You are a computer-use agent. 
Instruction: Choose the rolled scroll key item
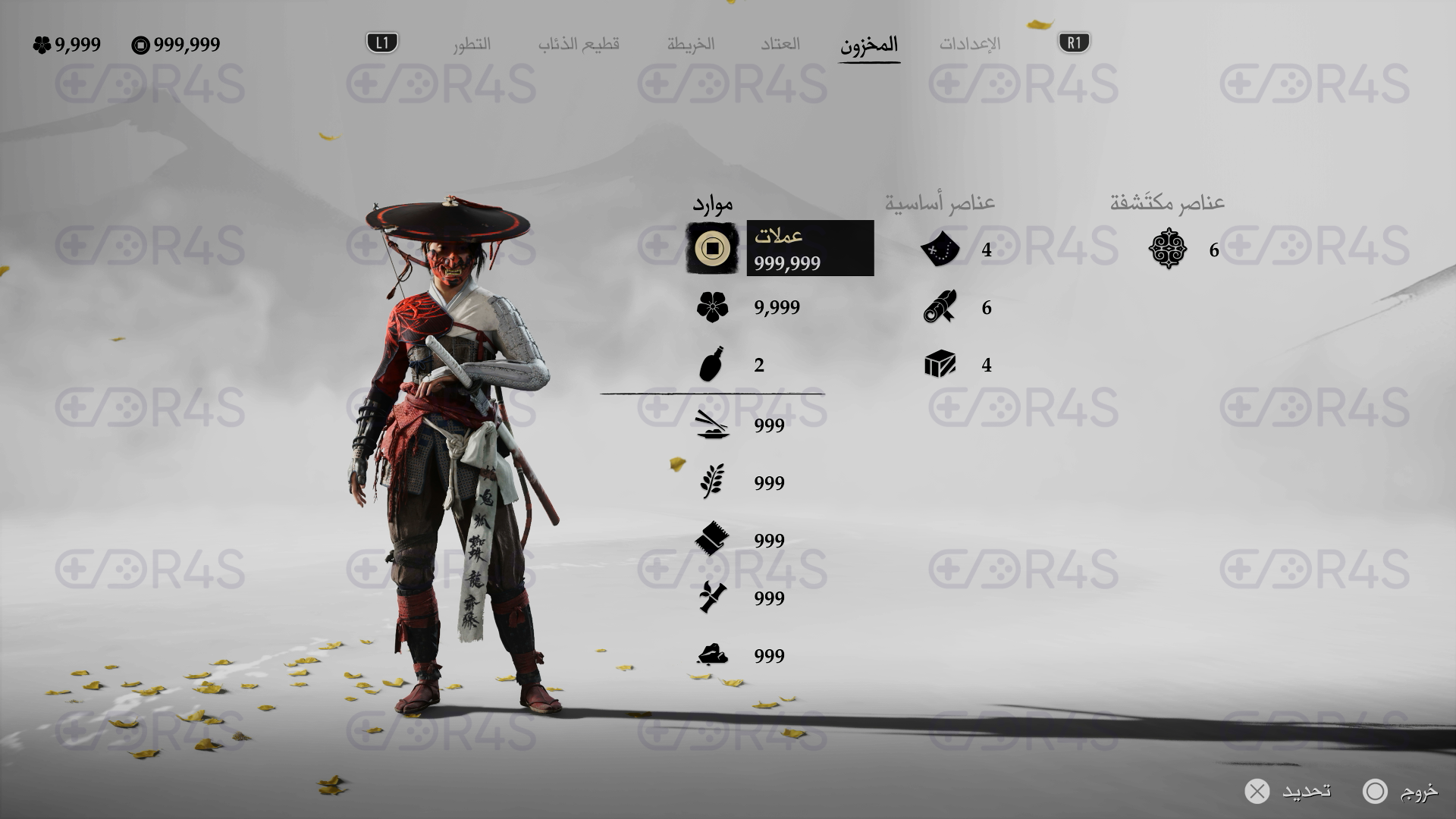point(940,307)
